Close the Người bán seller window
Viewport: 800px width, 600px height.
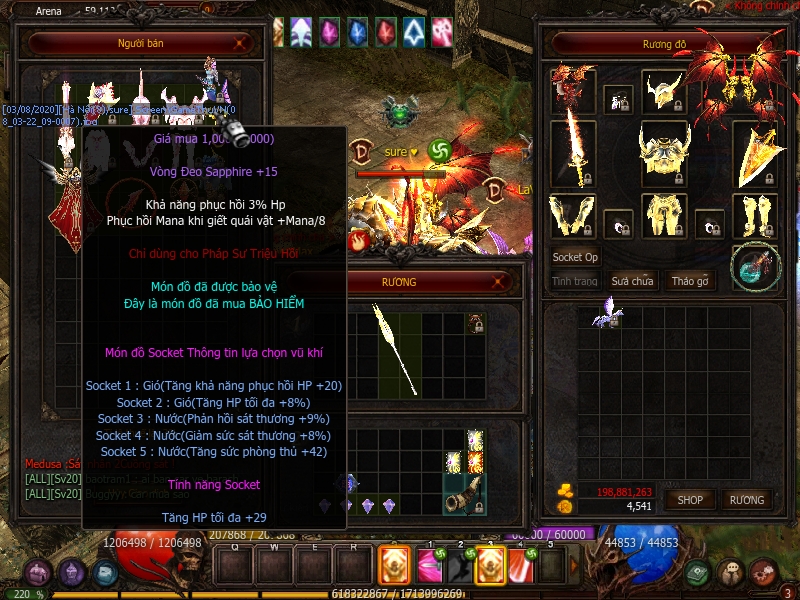click(240, 44)
